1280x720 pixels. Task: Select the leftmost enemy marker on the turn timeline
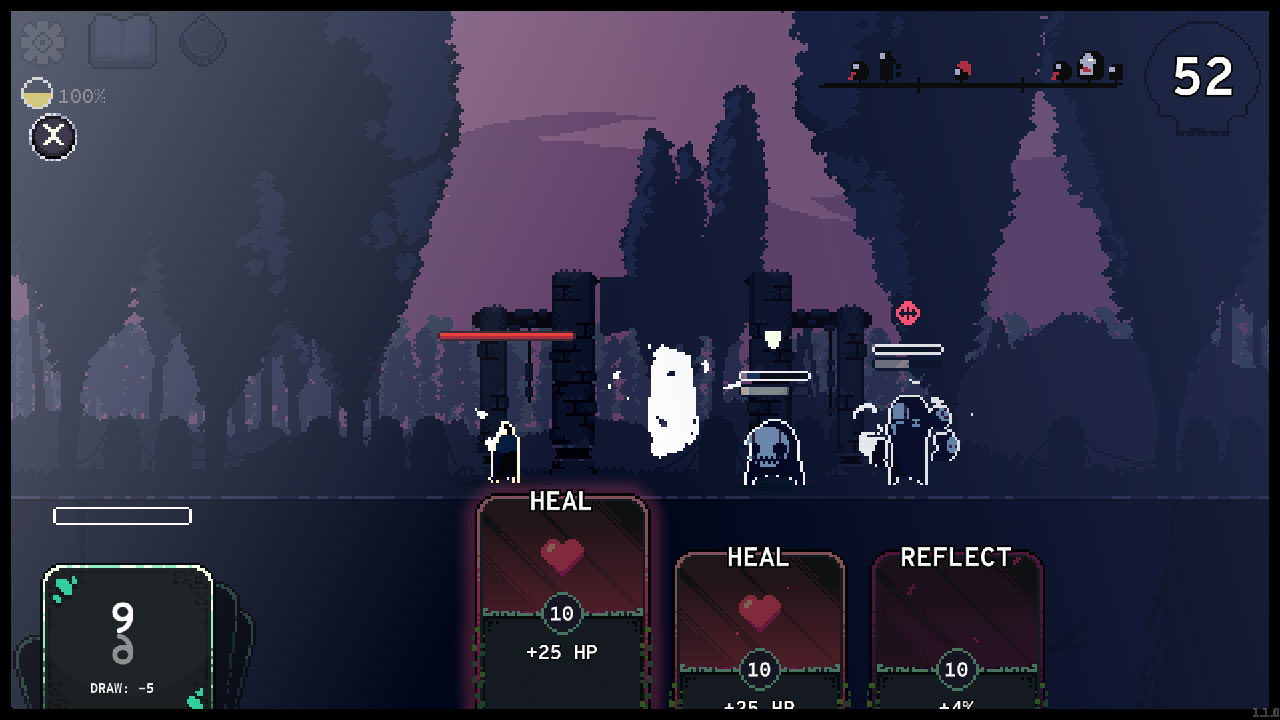855,72
